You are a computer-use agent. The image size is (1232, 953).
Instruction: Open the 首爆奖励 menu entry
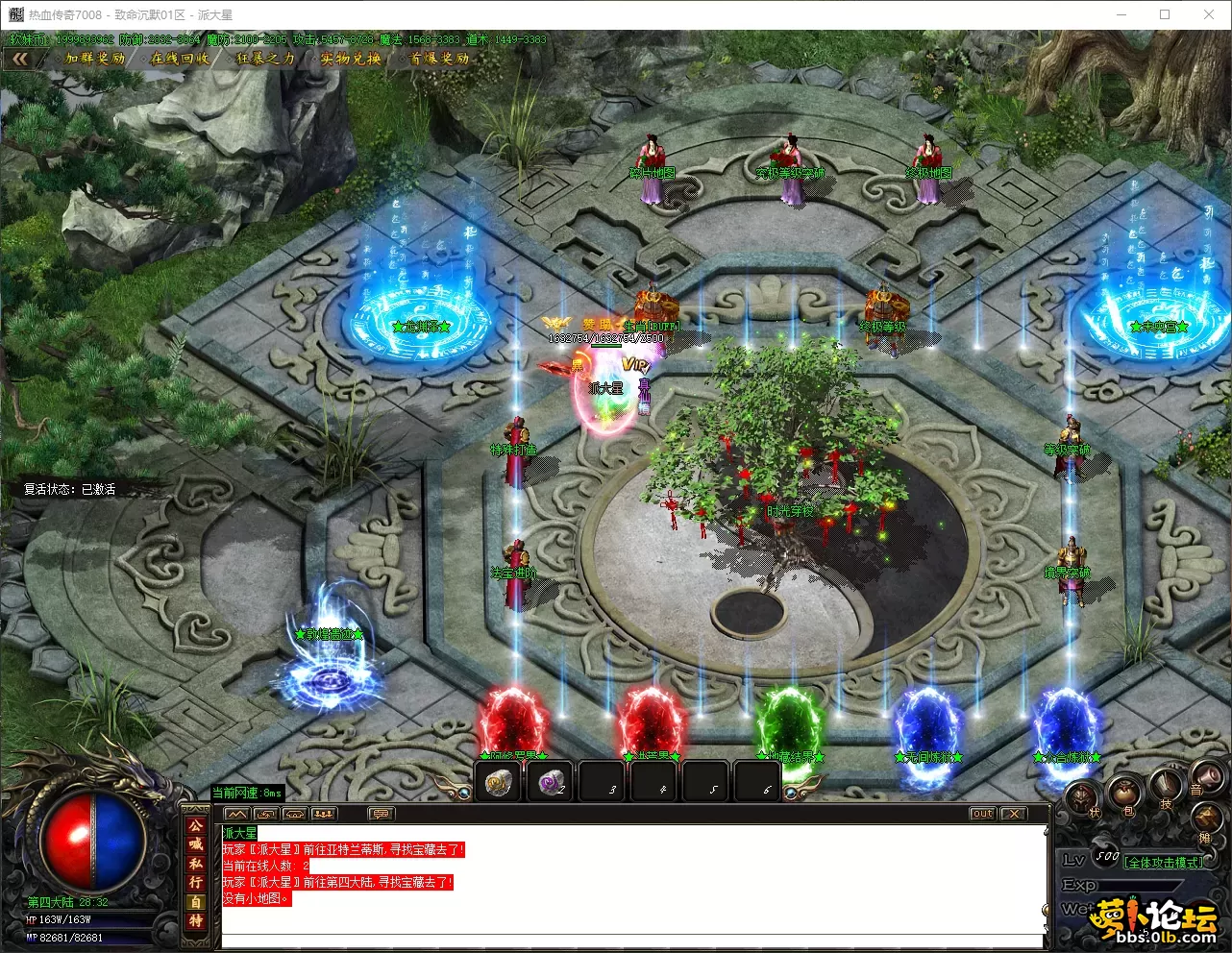440,59
